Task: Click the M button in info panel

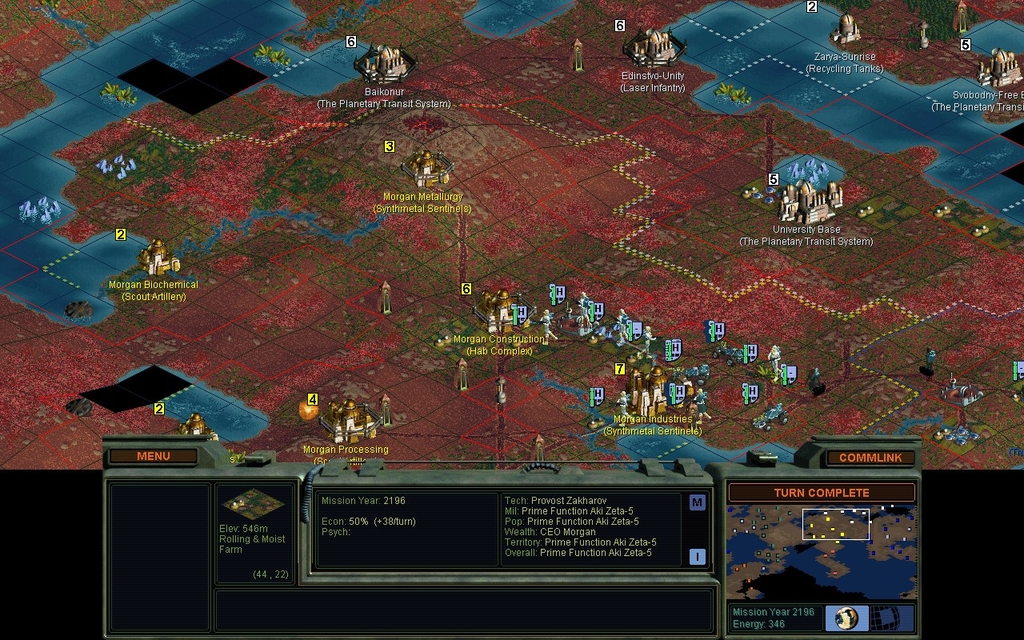Action: (697, 503)
